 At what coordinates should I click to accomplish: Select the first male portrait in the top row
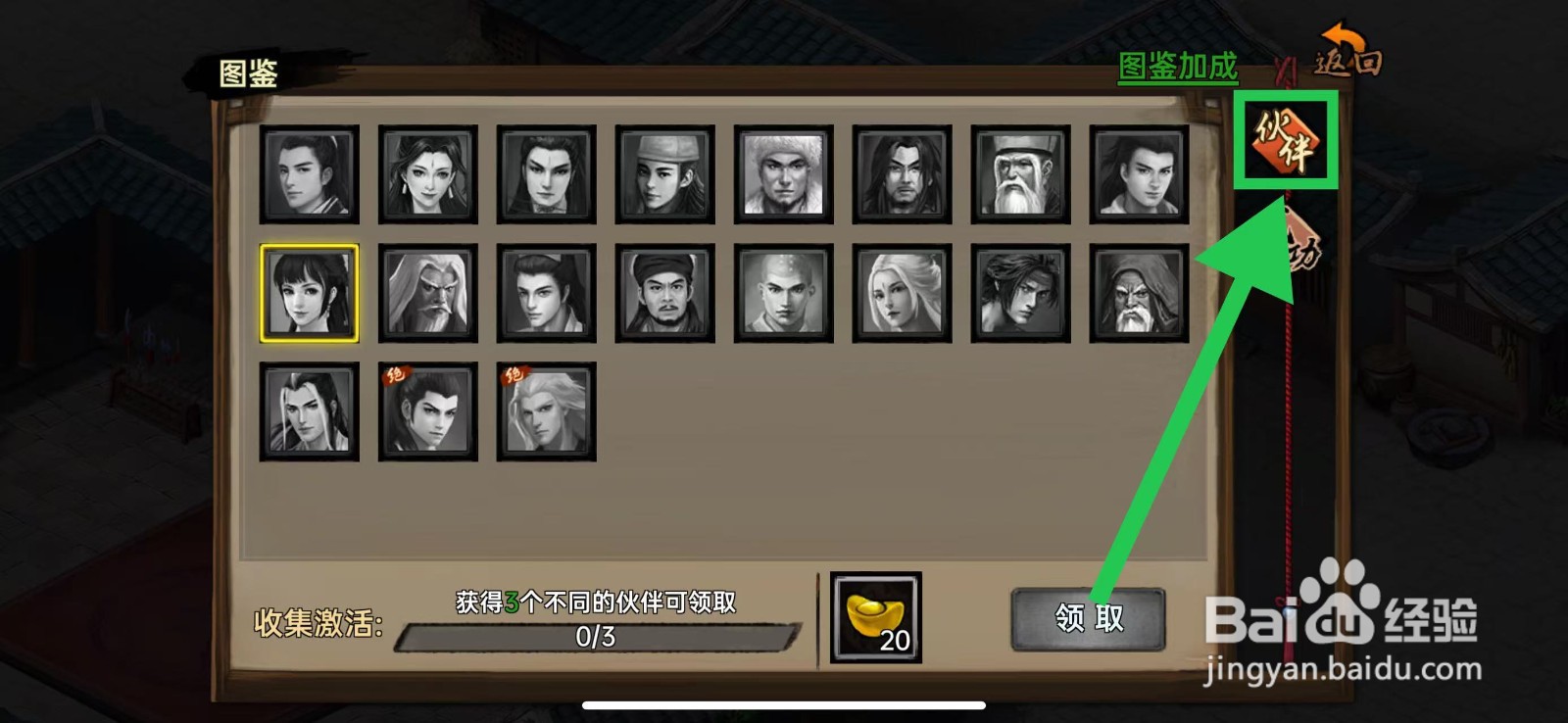[x=308, y=176]
